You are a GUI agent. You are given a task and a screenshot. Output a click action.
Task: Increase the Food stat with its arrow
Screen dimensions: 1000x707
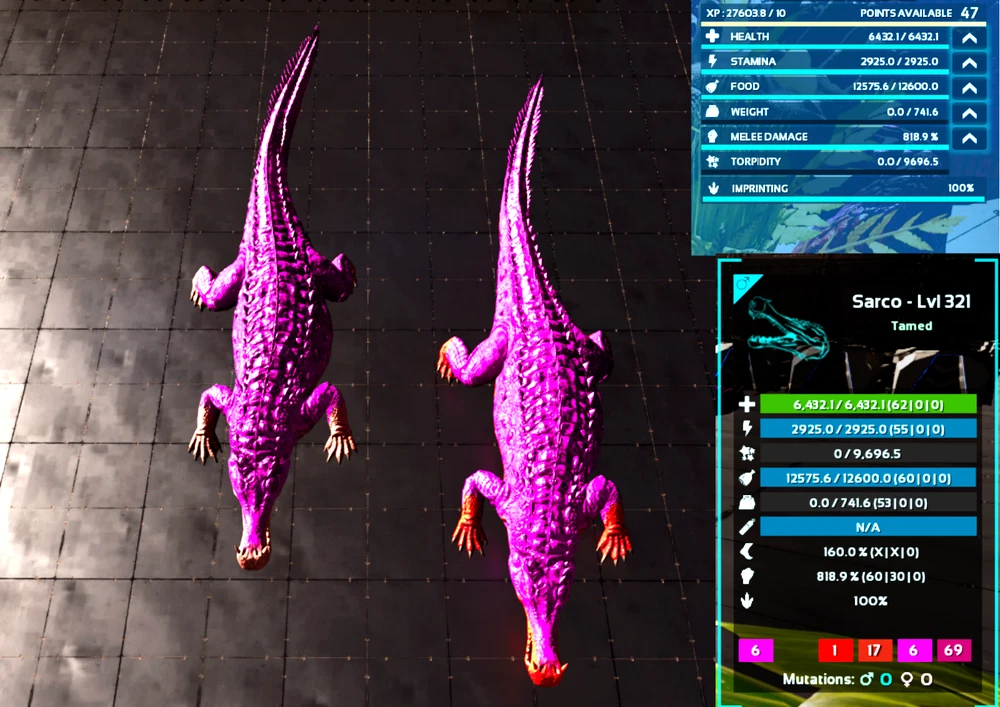969,88
